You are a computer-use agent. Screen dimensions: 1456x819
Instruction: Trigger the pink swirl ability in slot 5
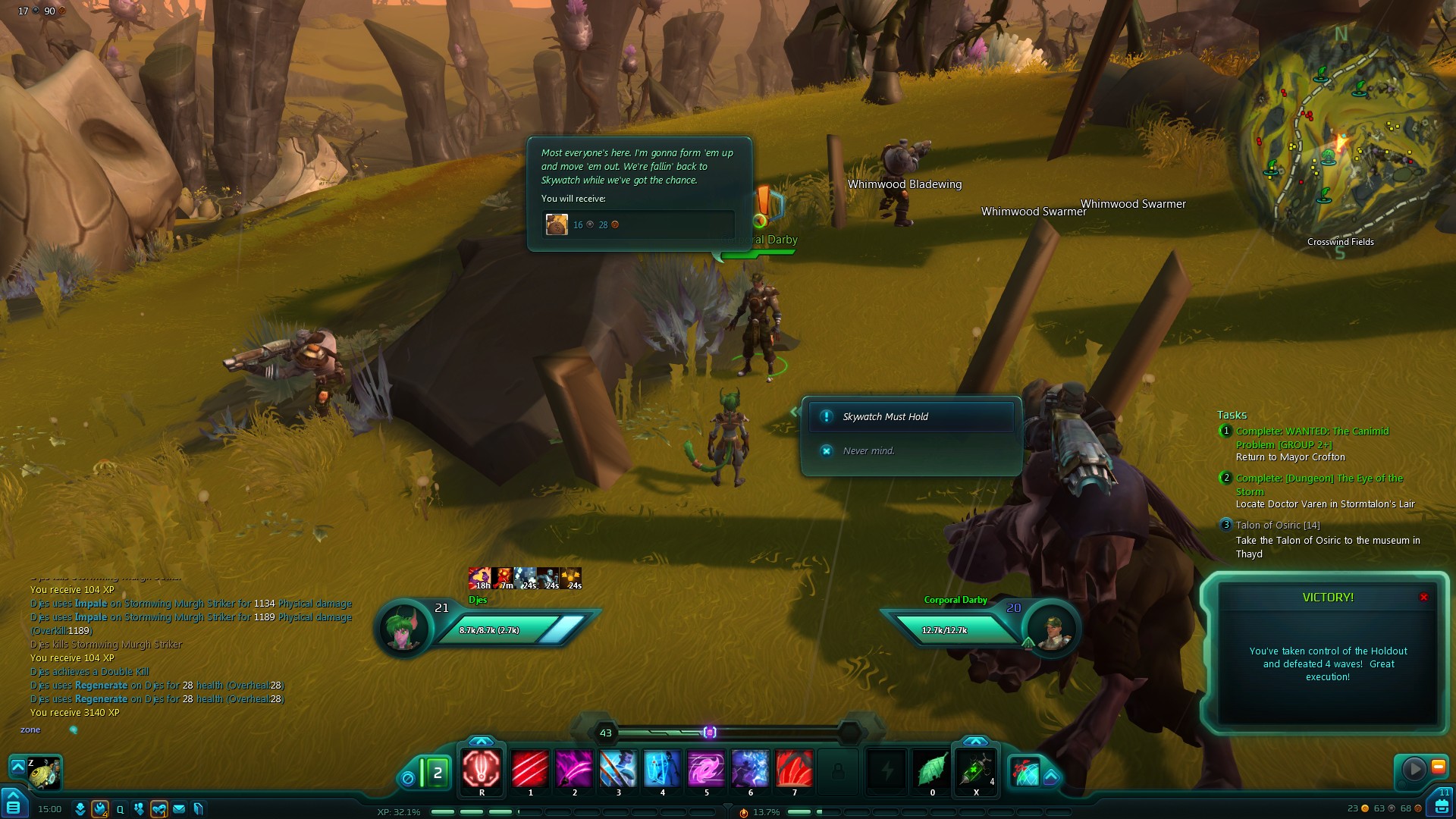pyautogui.click(x=706, y=769)
